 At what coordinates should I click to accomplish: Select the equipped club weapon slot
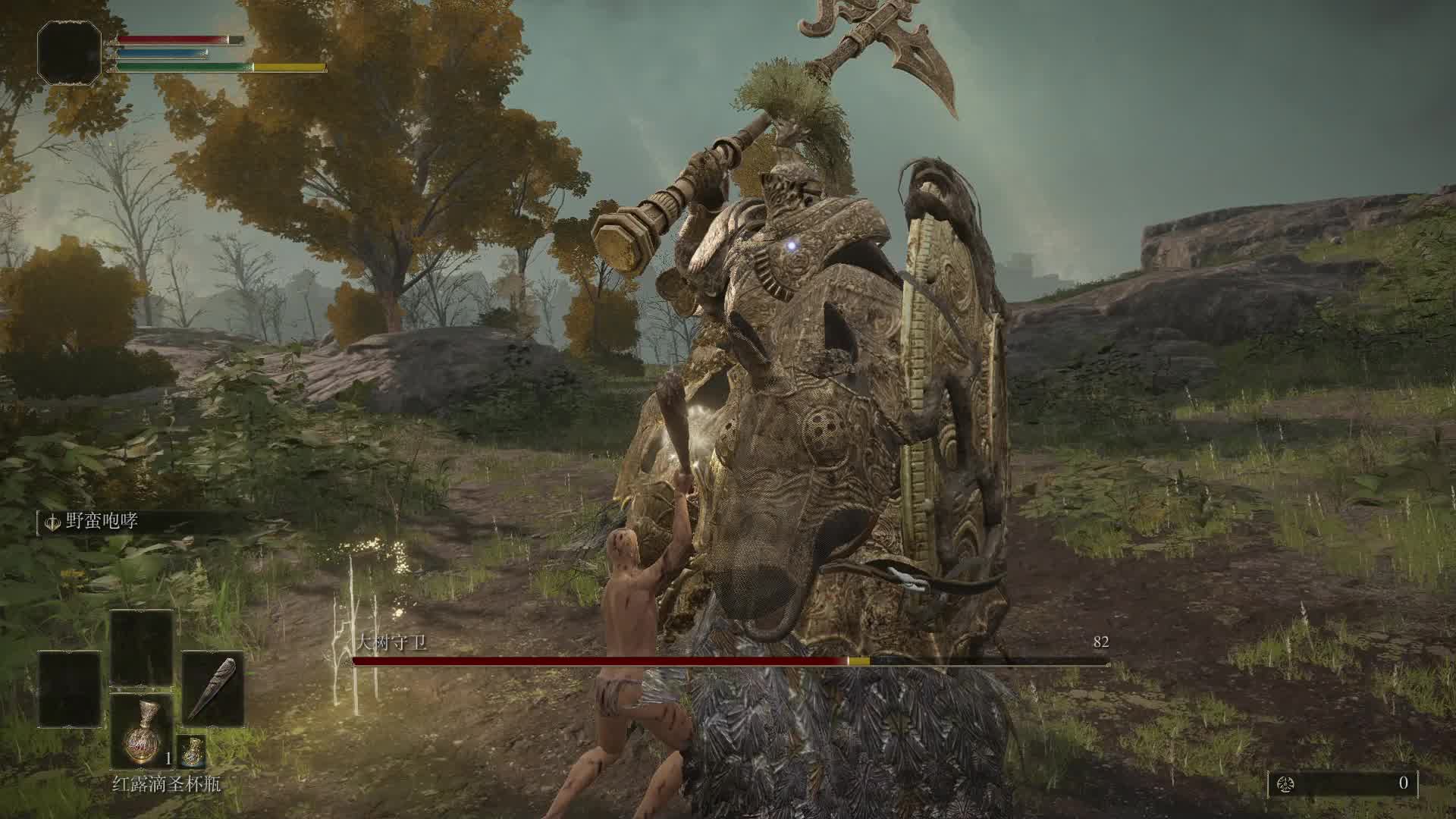click(212, 689)
